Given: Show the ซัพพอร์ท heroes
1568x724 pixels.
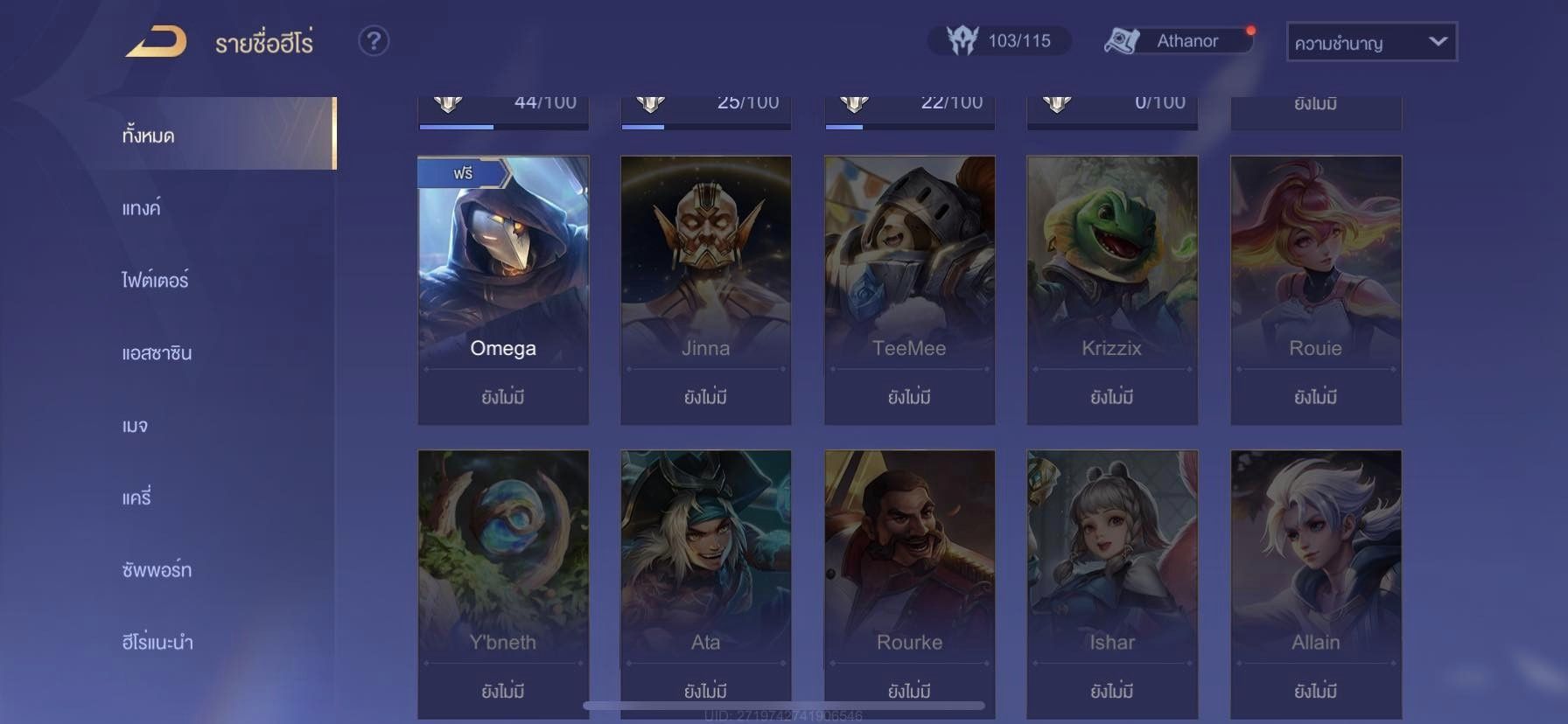Looking at the screenshot, I should pyautogui.click(x=157, y=570).
